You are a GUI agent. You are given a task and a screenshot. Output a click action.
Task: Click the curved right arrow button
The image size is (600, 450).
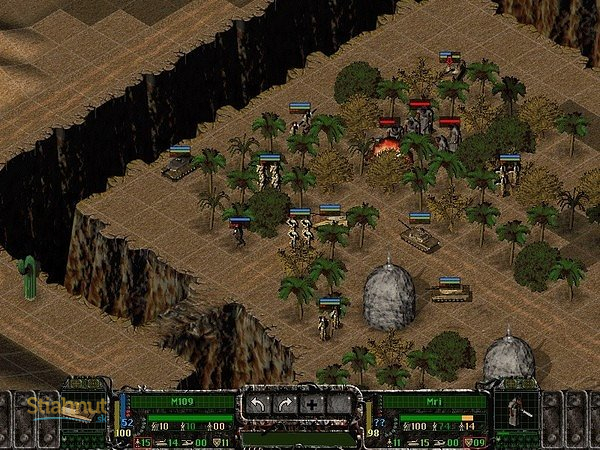tap(286, 405)
